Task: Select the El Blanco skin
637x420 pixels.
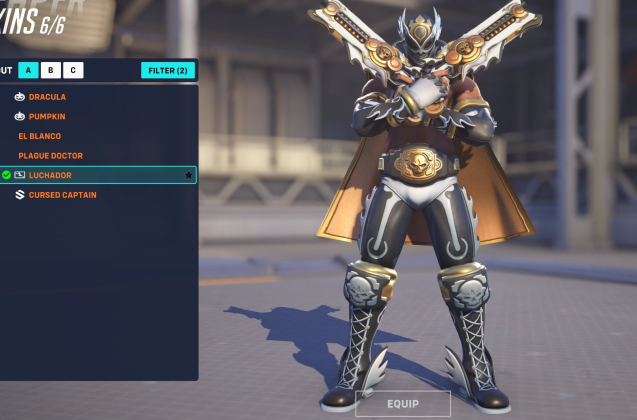Action: click(x=40, y=136)
